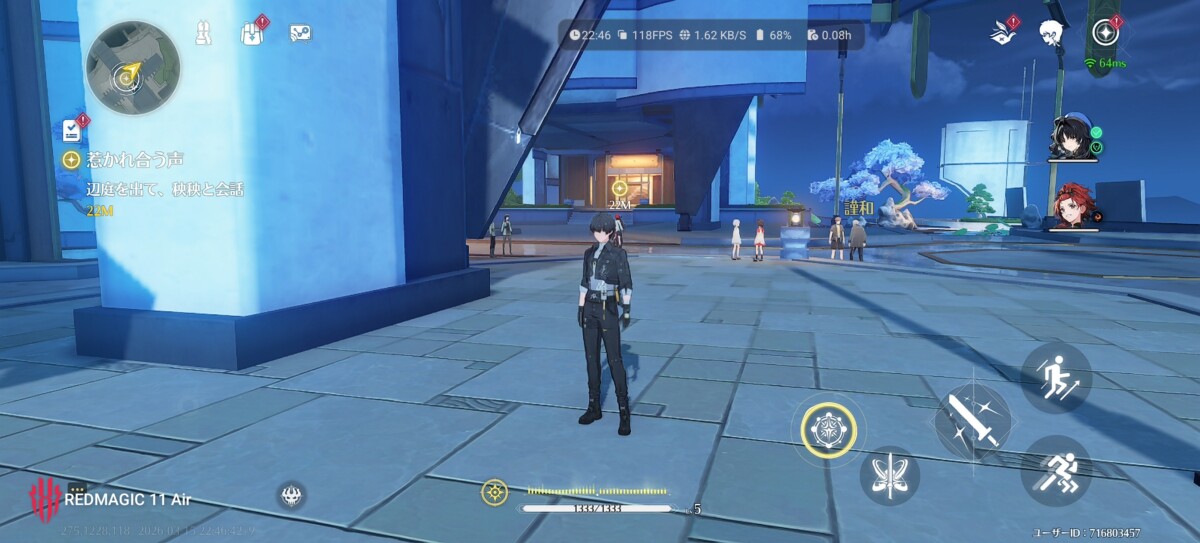Tap the four-point star circle icon
This screenshot has height=543, width=1200.
click(1105, 33)
